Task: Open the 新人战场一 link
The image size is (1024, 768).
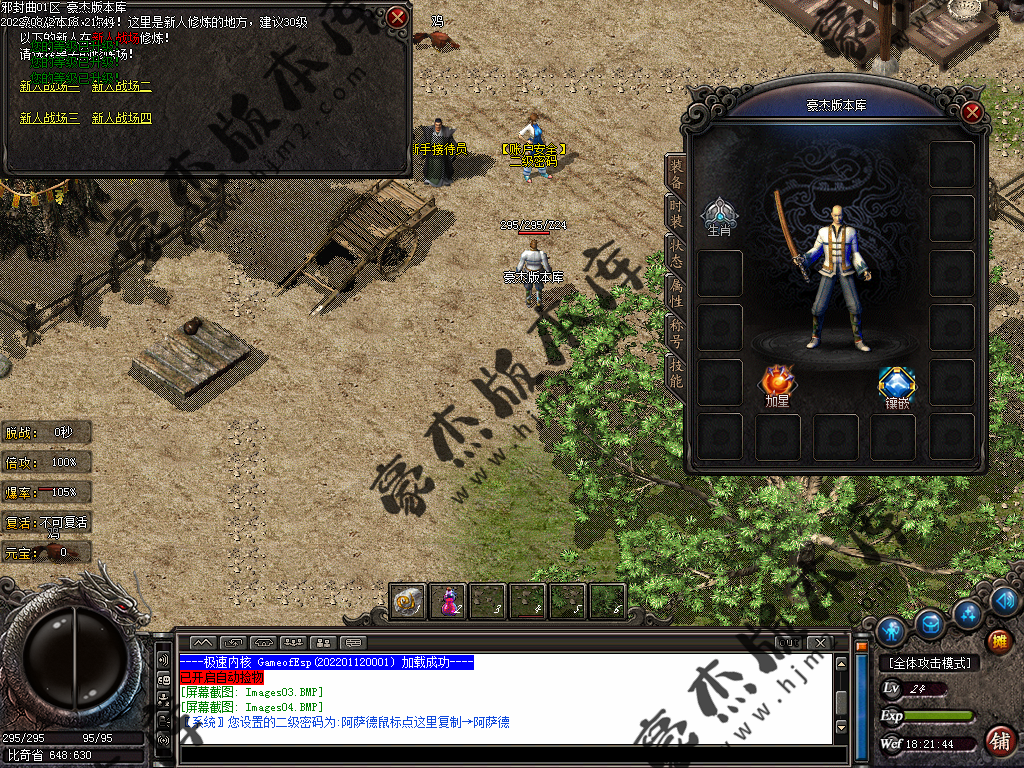Action: pos(49,86)
